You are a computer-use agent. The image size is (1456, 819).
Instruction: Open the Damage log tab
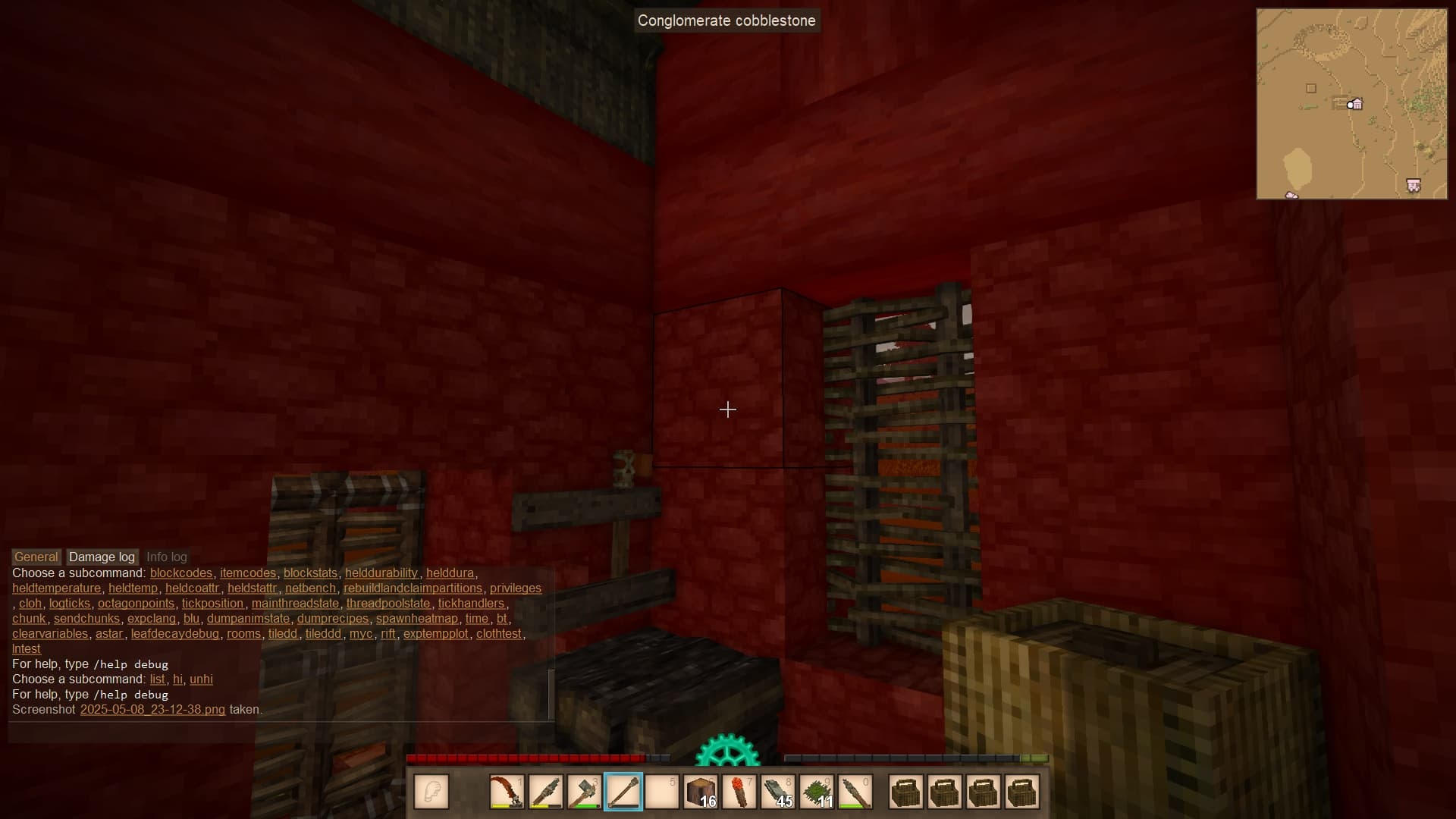[102, 557]
